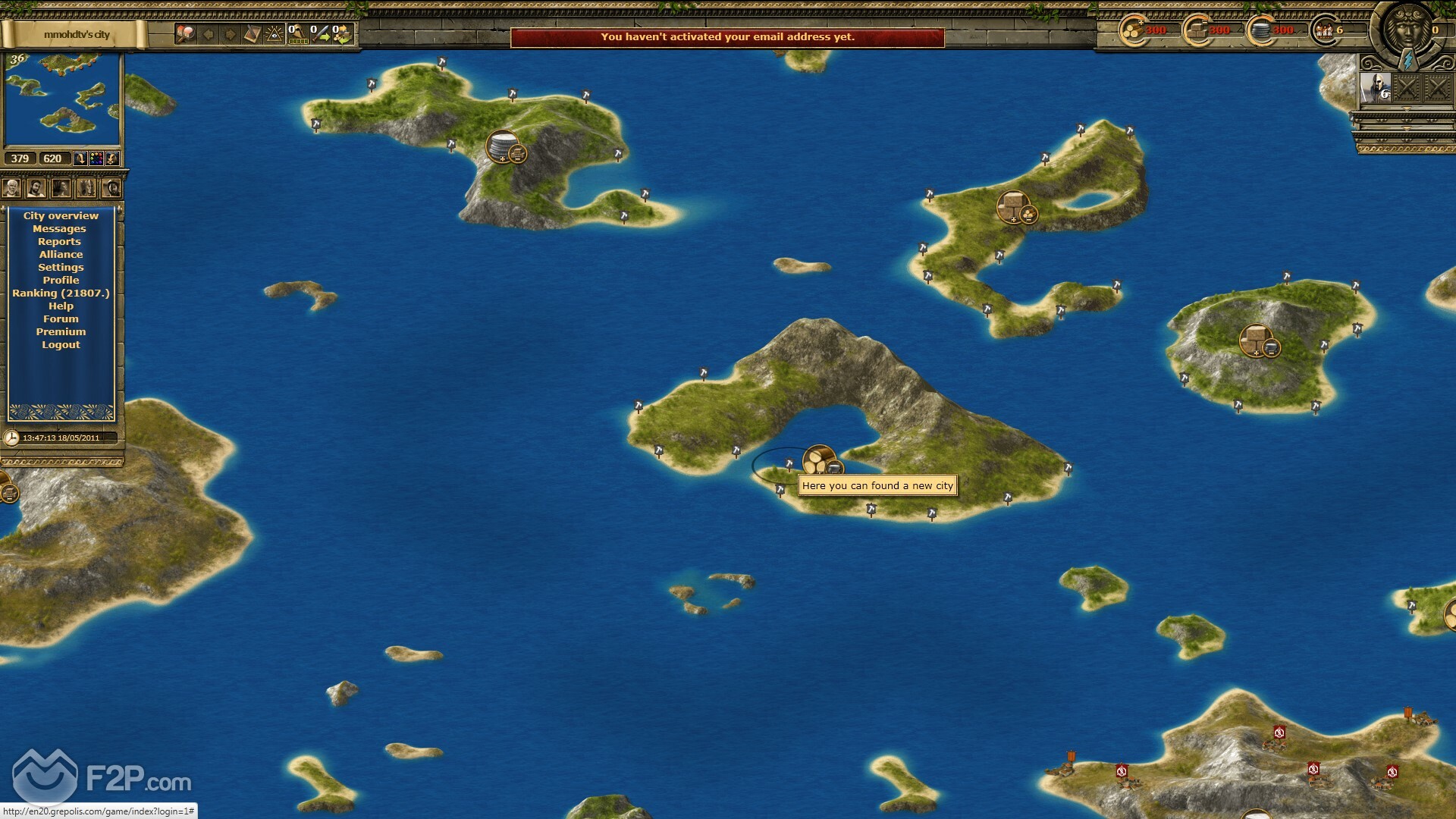Screen dimensions: 1456x819
Task: Go to Settings in the side menu
Action: [61, 268]
